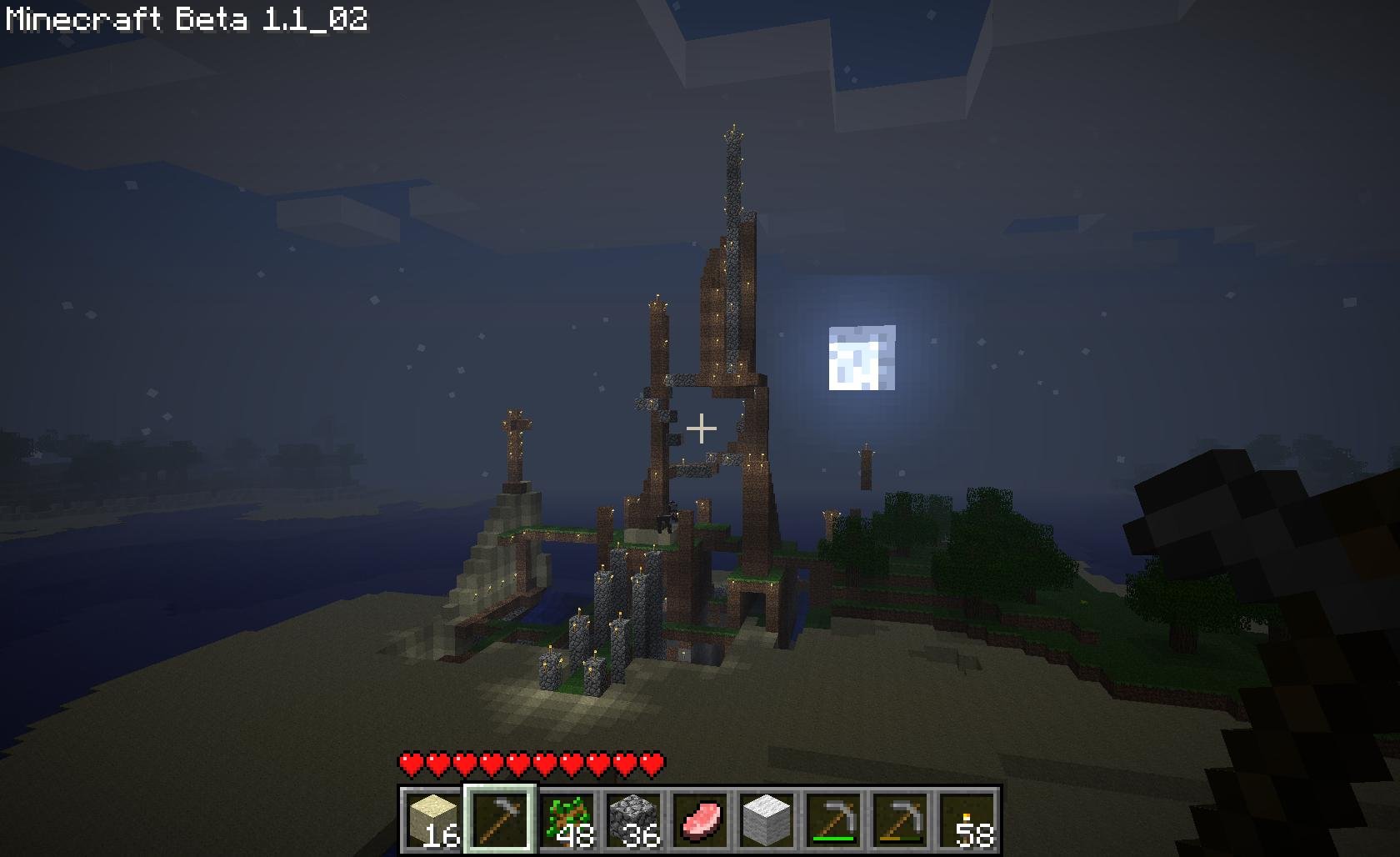Select the highlighted stone hoe slot
Screen dimensions: 1400x857
coord(500,819)
